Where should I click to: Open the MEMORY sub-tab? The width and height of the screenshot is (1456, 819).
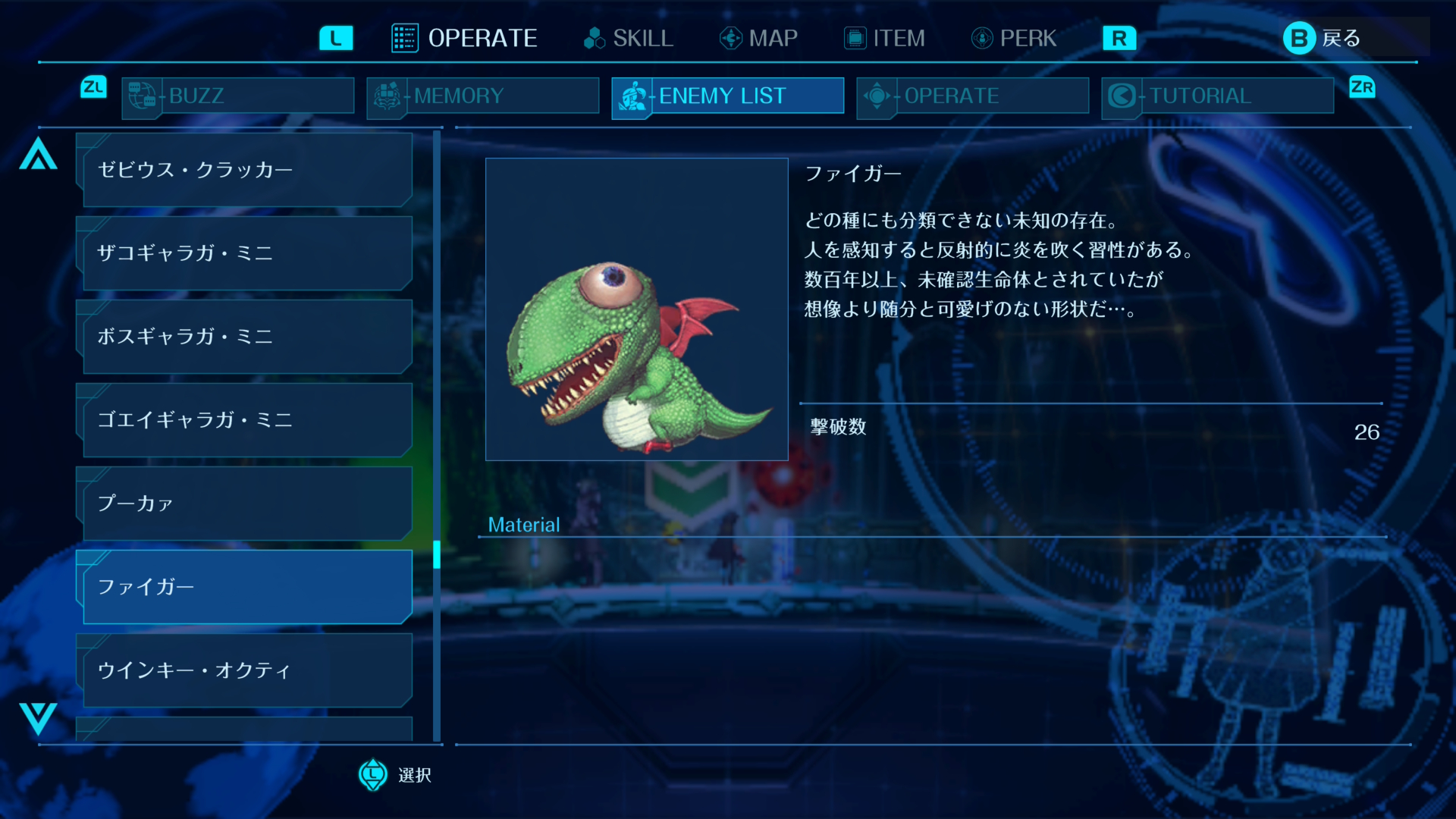[483, 96]
